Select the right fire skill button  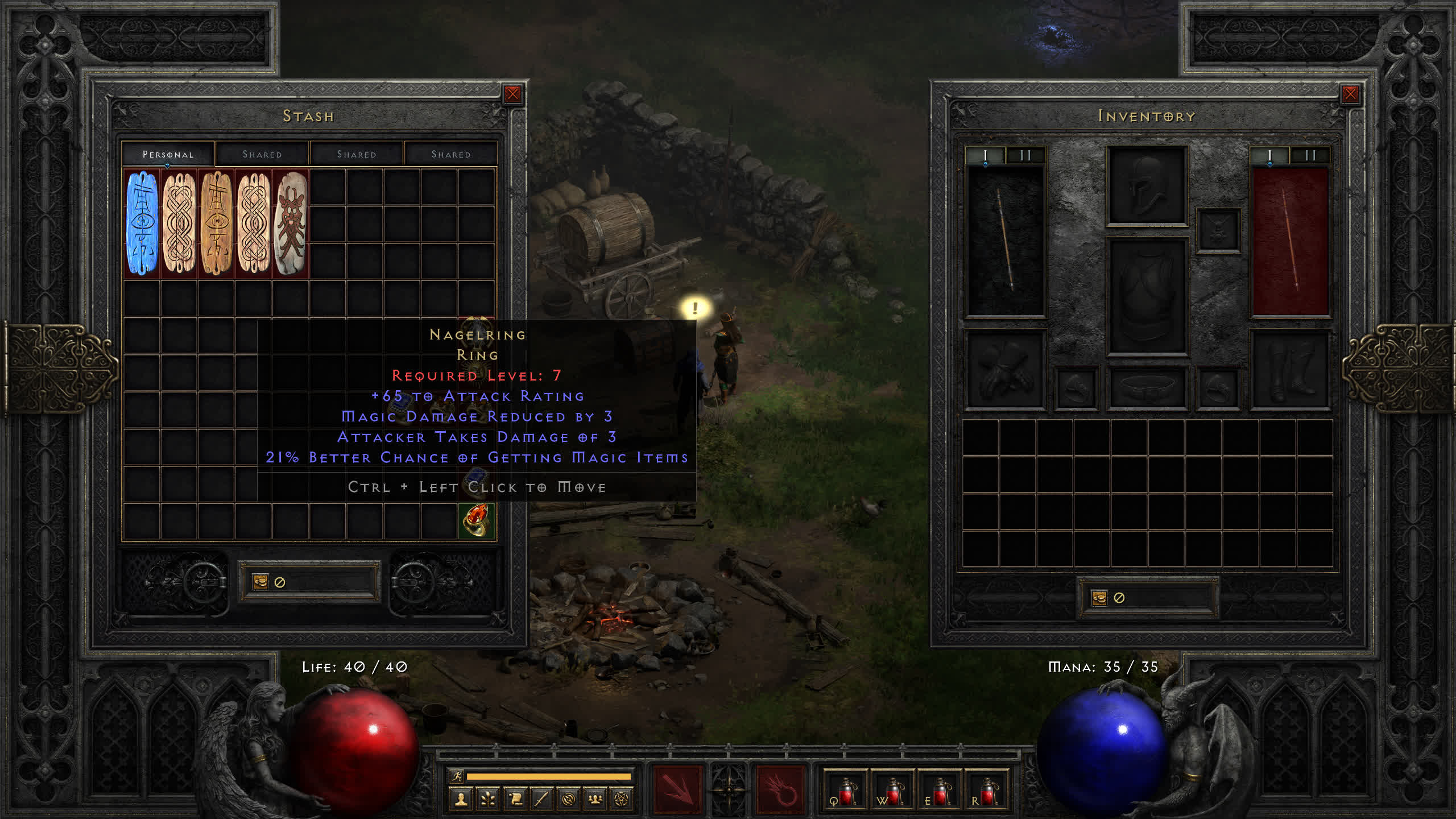click(780, 789)
